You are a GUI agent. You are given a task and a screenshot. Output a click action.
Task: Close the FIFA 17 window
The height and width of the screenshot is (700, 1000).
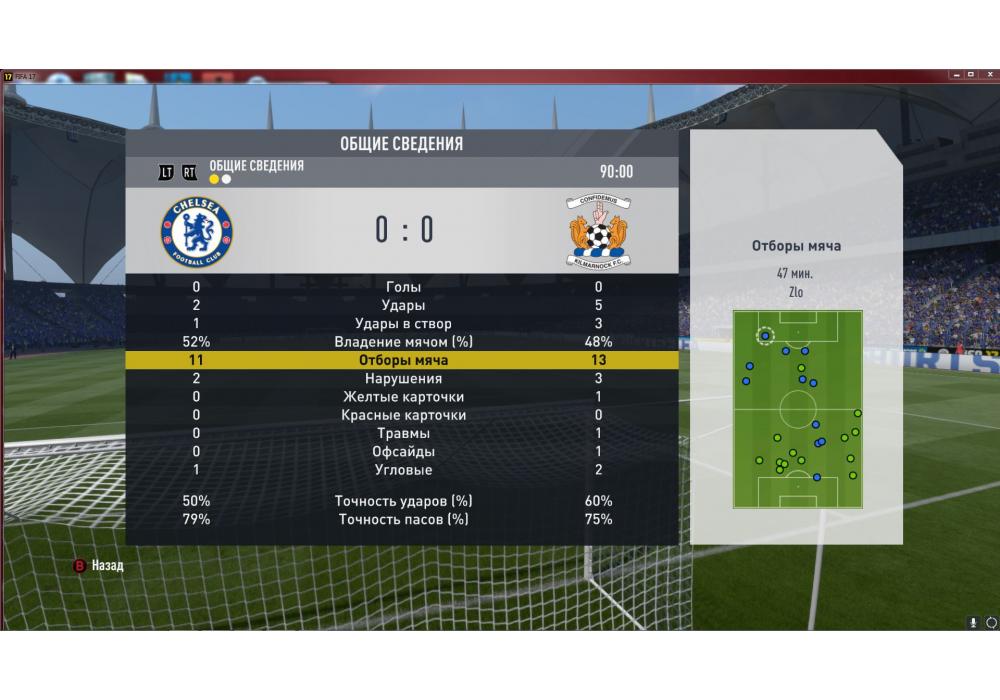coord(987,75)
